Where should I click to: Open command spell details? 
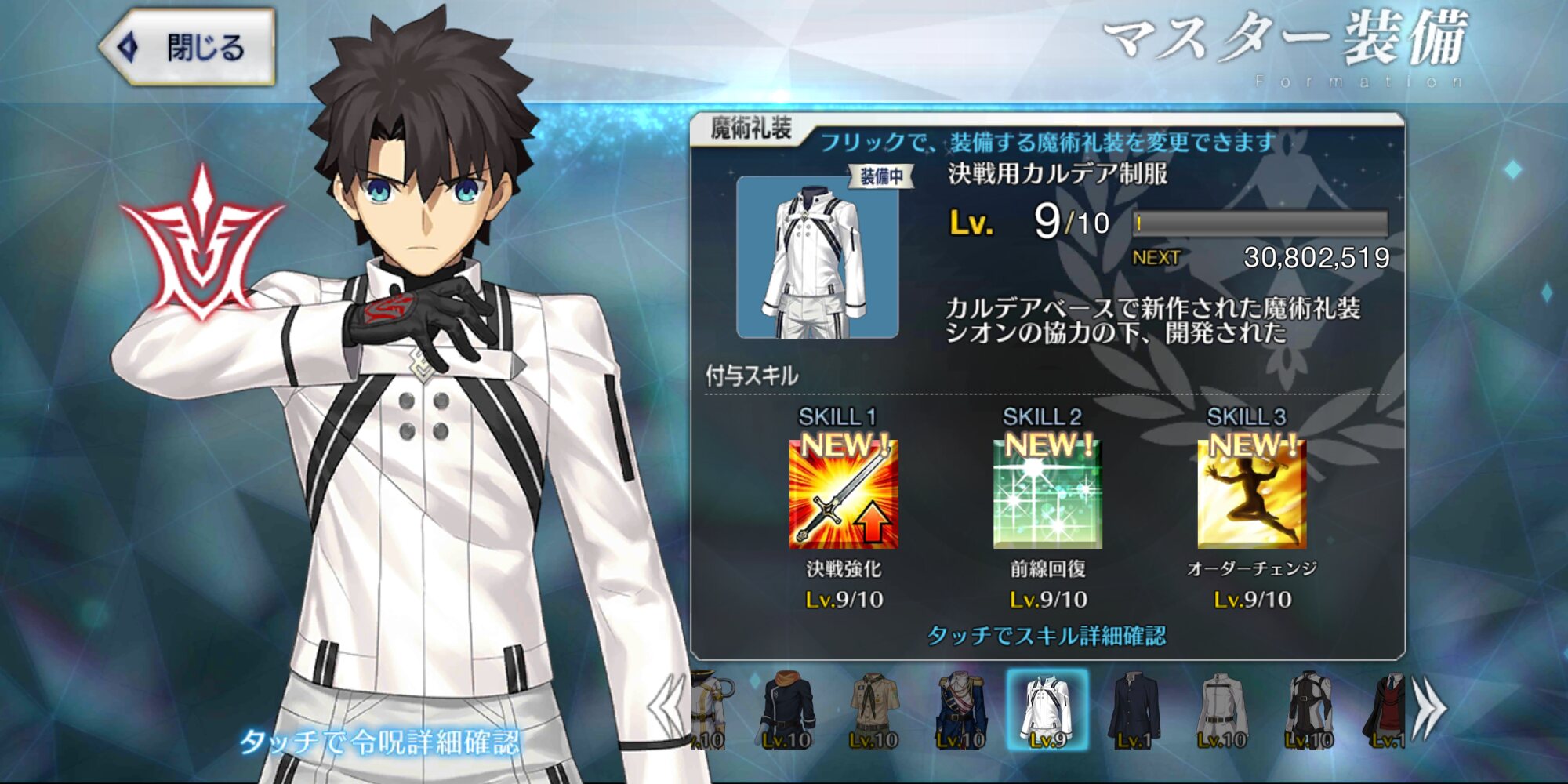379,741
